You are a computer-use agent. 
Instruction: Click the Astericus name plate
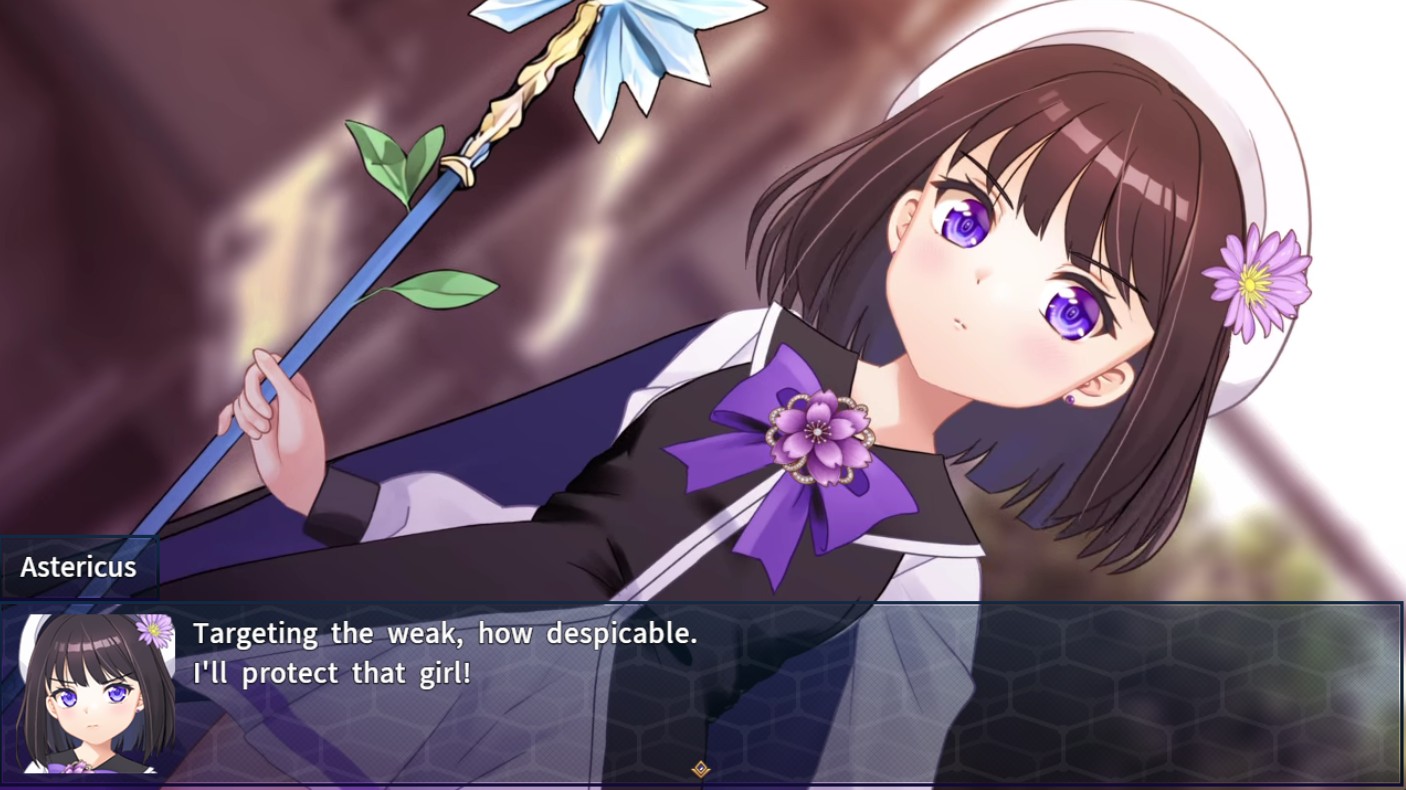point(78,566)
